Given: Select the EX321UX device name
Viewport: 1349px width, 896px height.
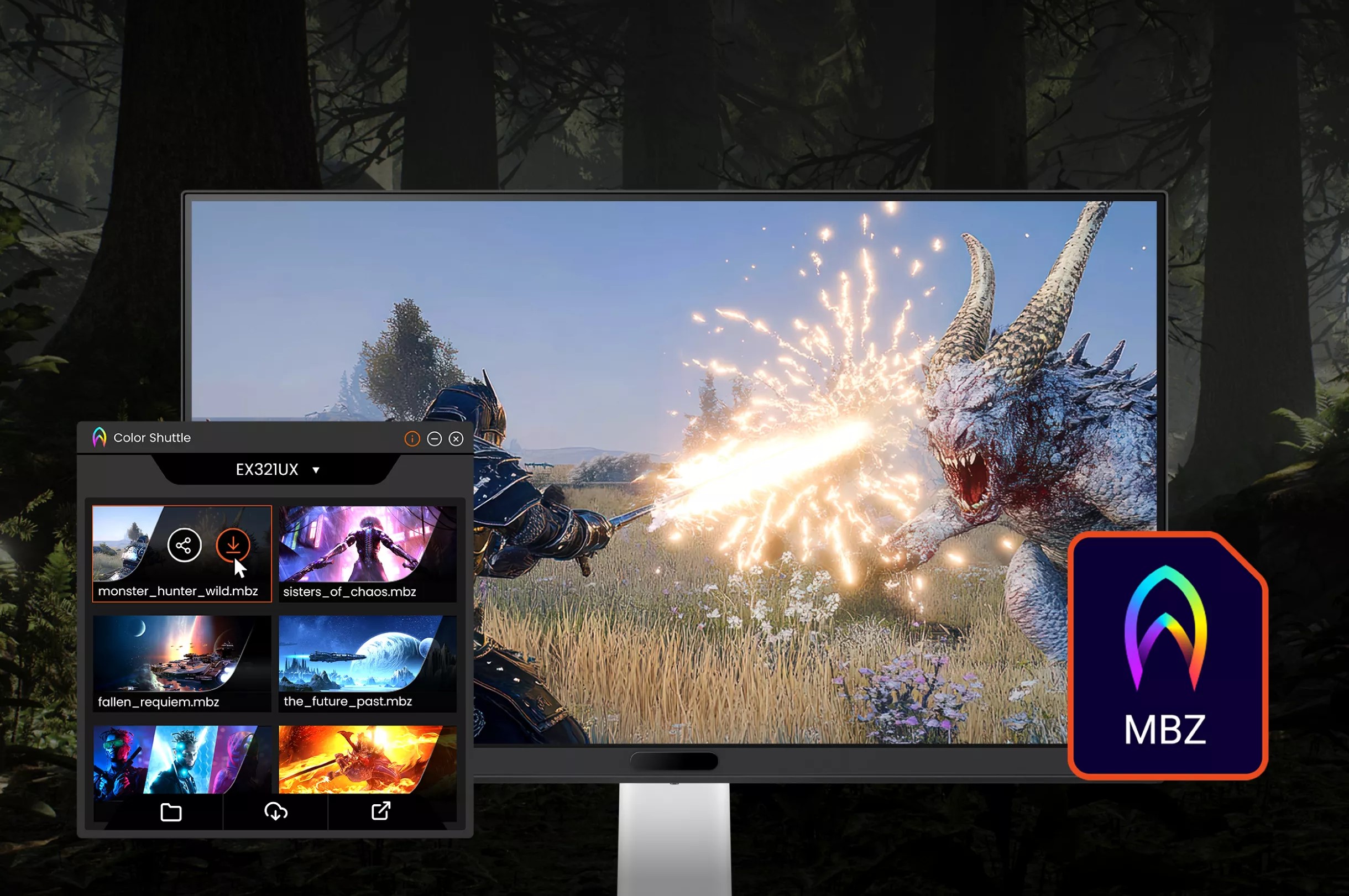Looking at the screenshot, I should point(267,469).
